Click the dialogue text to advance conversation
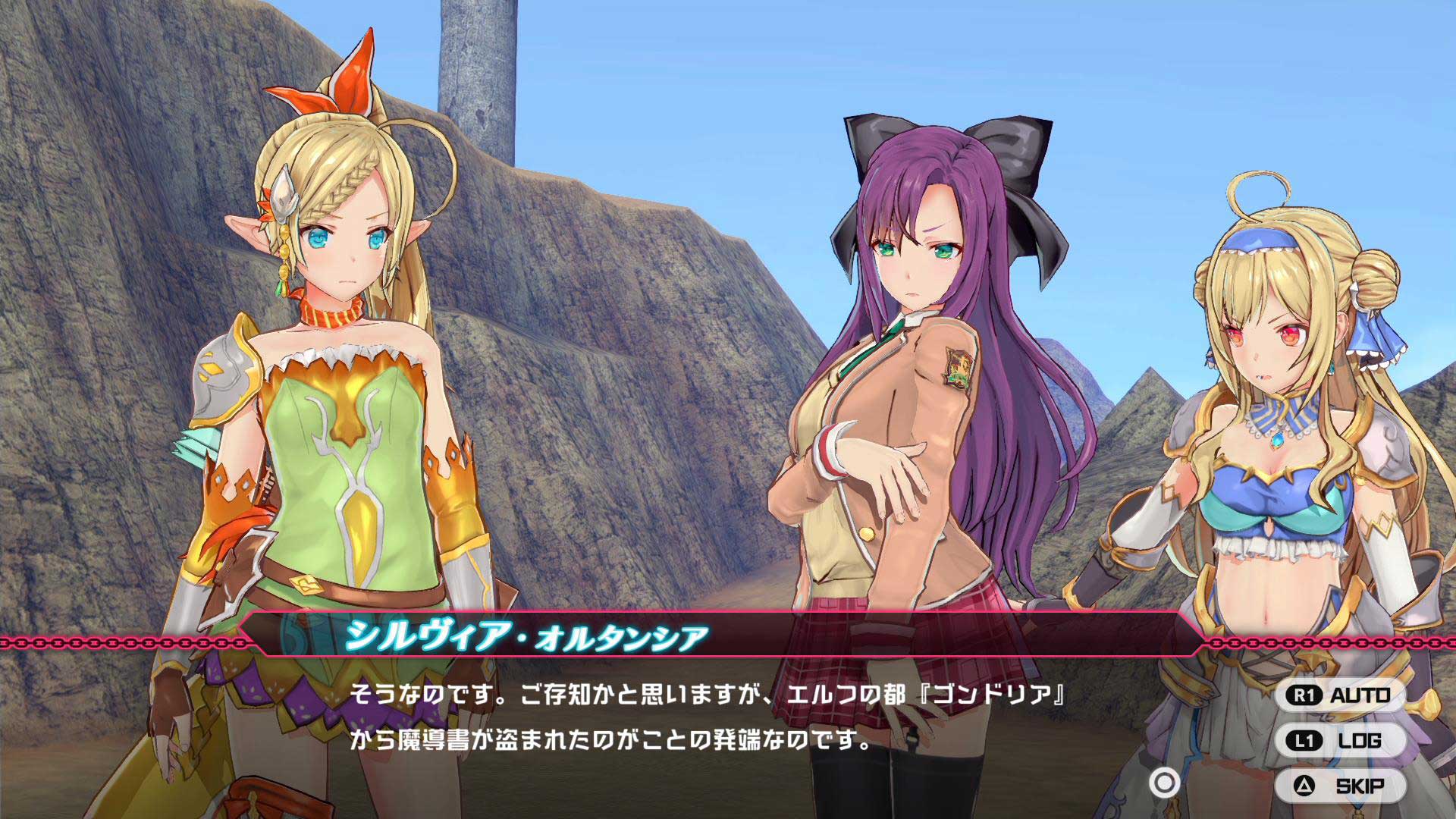1456x819 pixels. point(607,717)
